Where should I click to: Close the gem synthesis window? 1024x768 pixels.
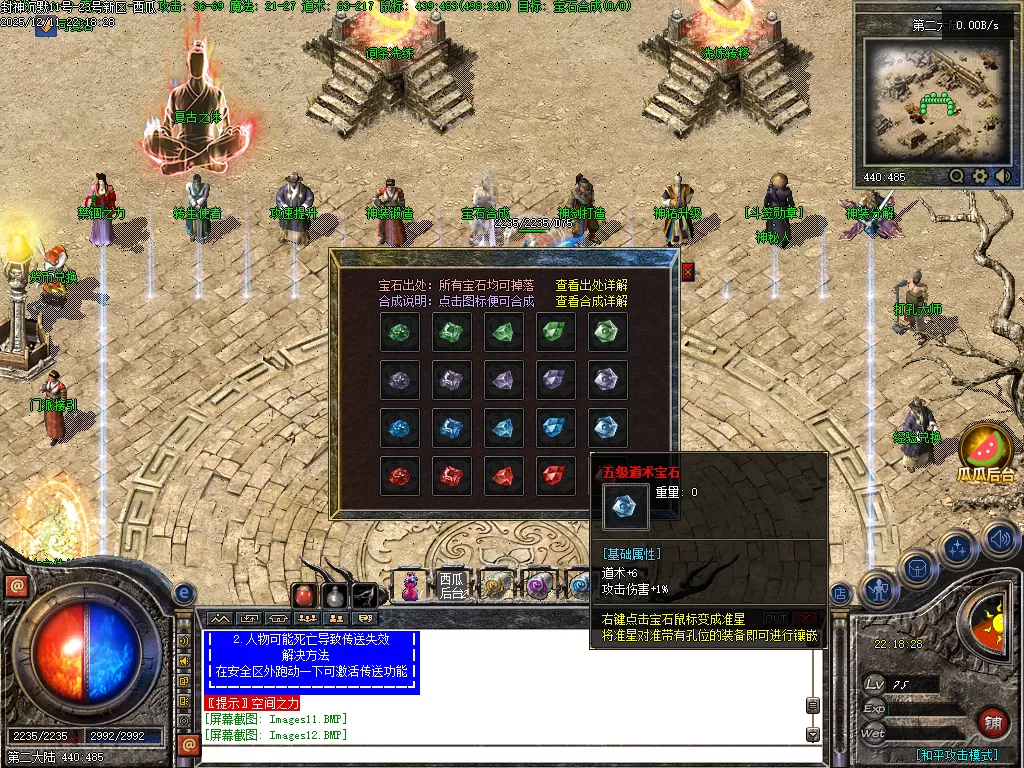click(688, 271)
